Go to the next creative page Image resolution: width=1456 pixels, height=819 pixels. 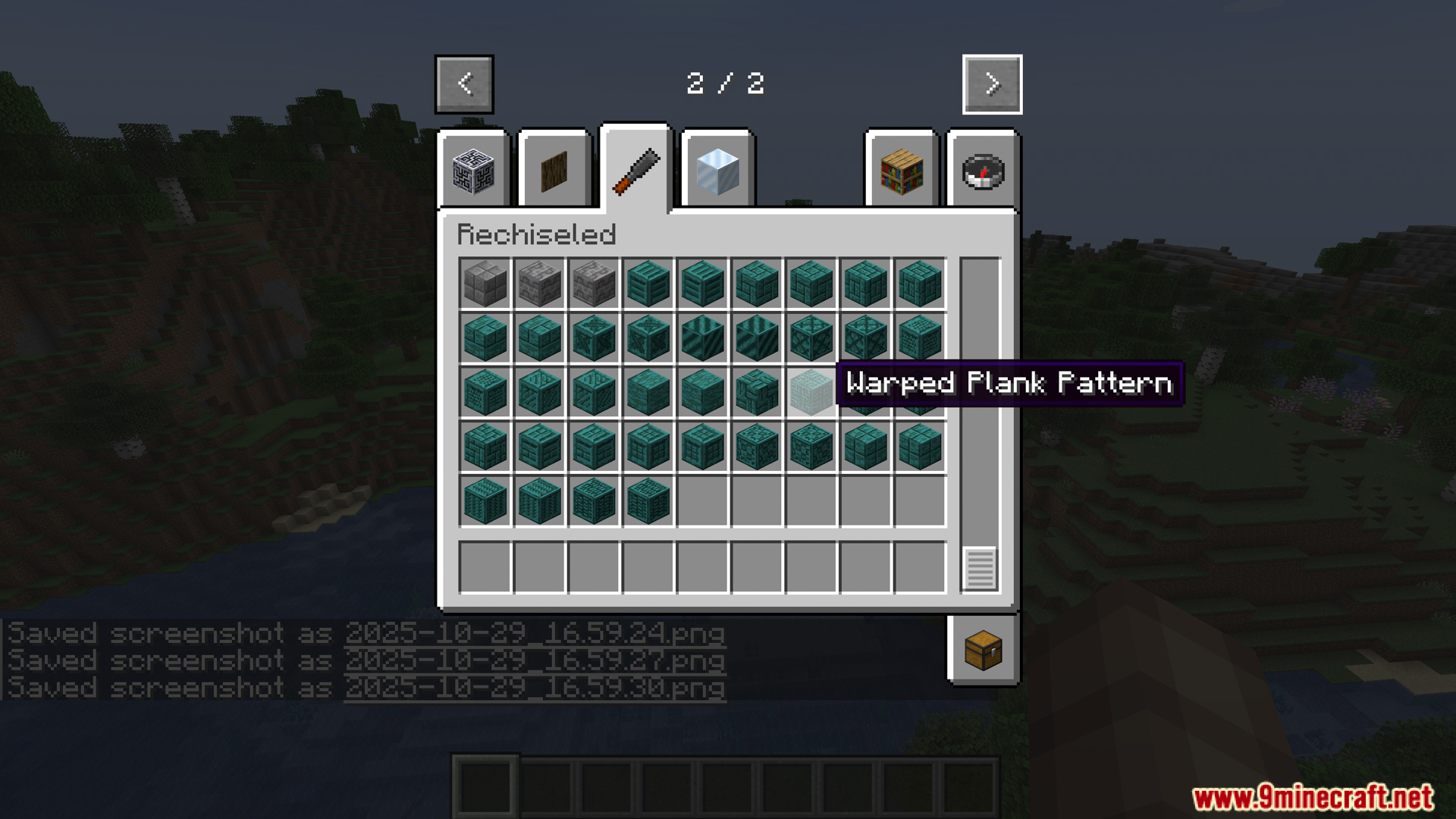pos(992,84)
